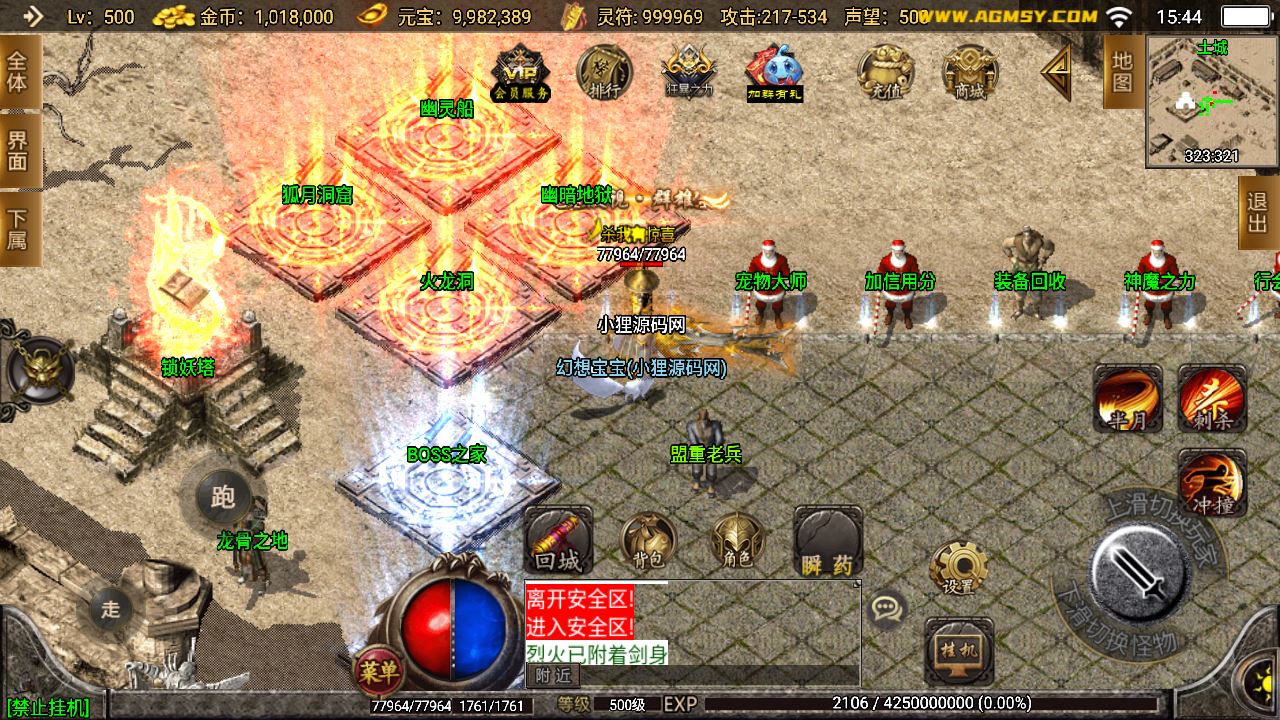The width and height of the screenshot is (1280, 720).
Task: Switch to the 下属 side tab
Action: click(x=18, y=229)
